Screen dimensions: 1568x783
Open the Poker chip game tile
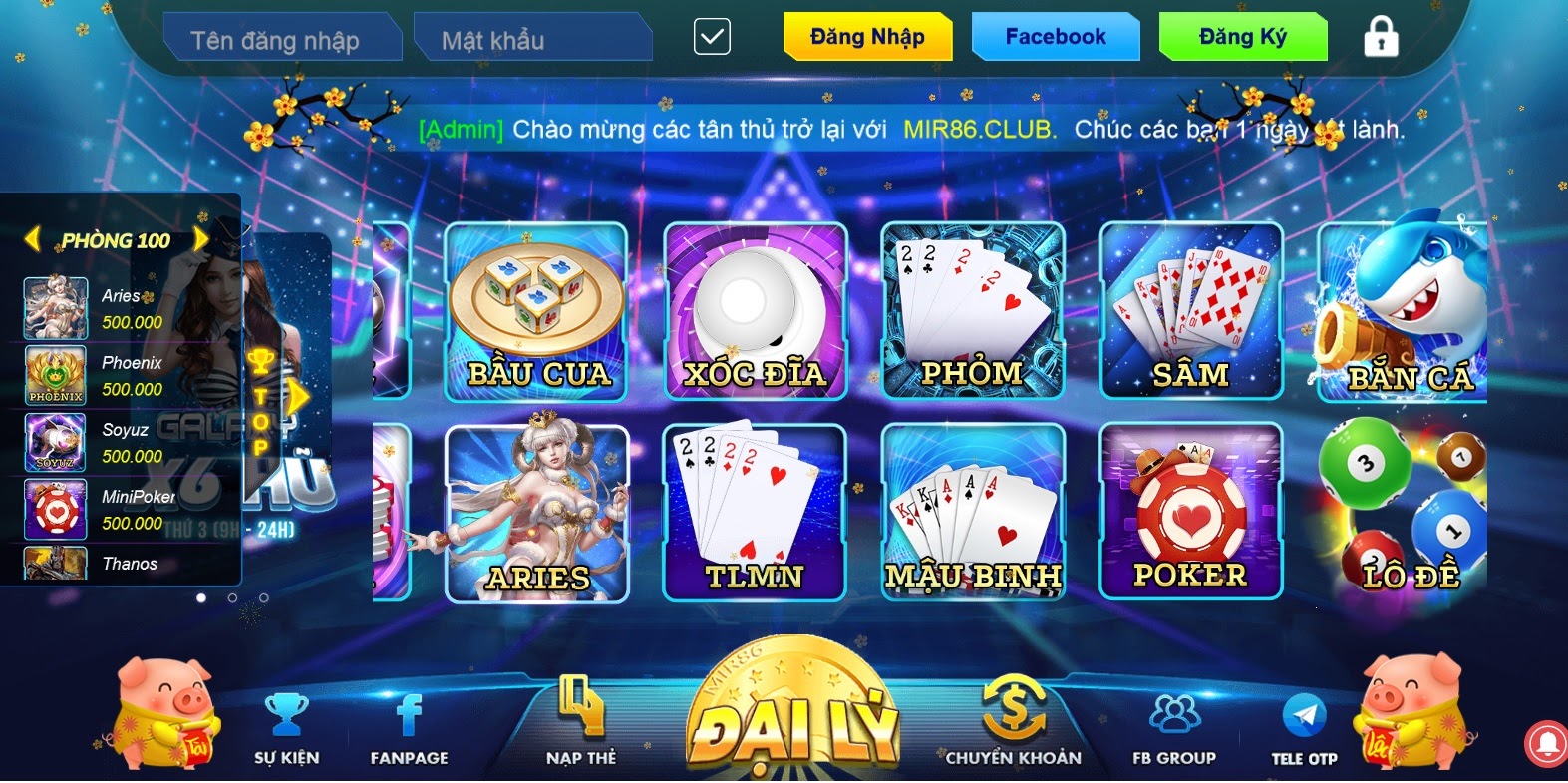(1190, 513)
